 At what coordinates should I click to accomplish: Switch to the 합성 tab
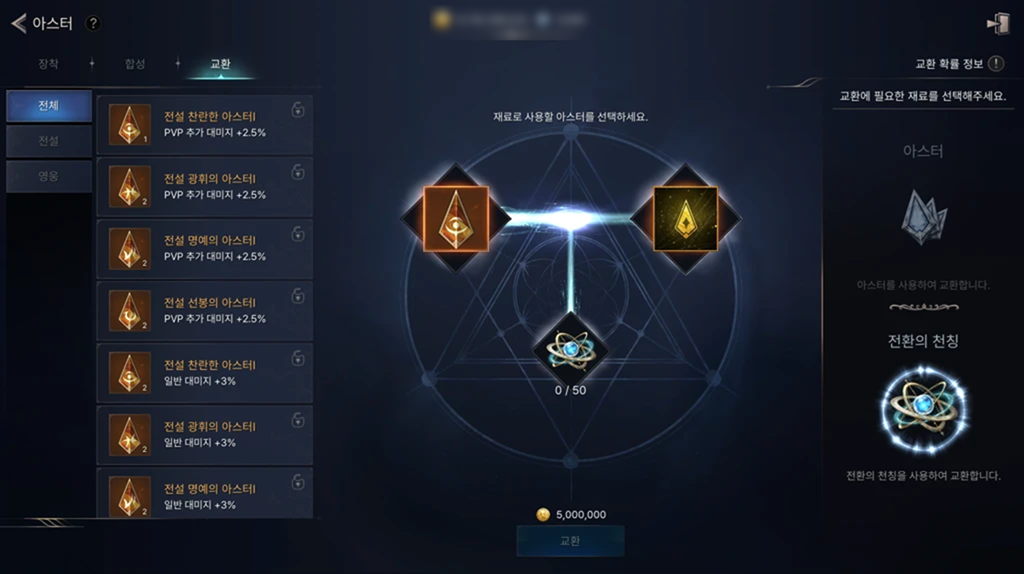click(x=135, y=64)
